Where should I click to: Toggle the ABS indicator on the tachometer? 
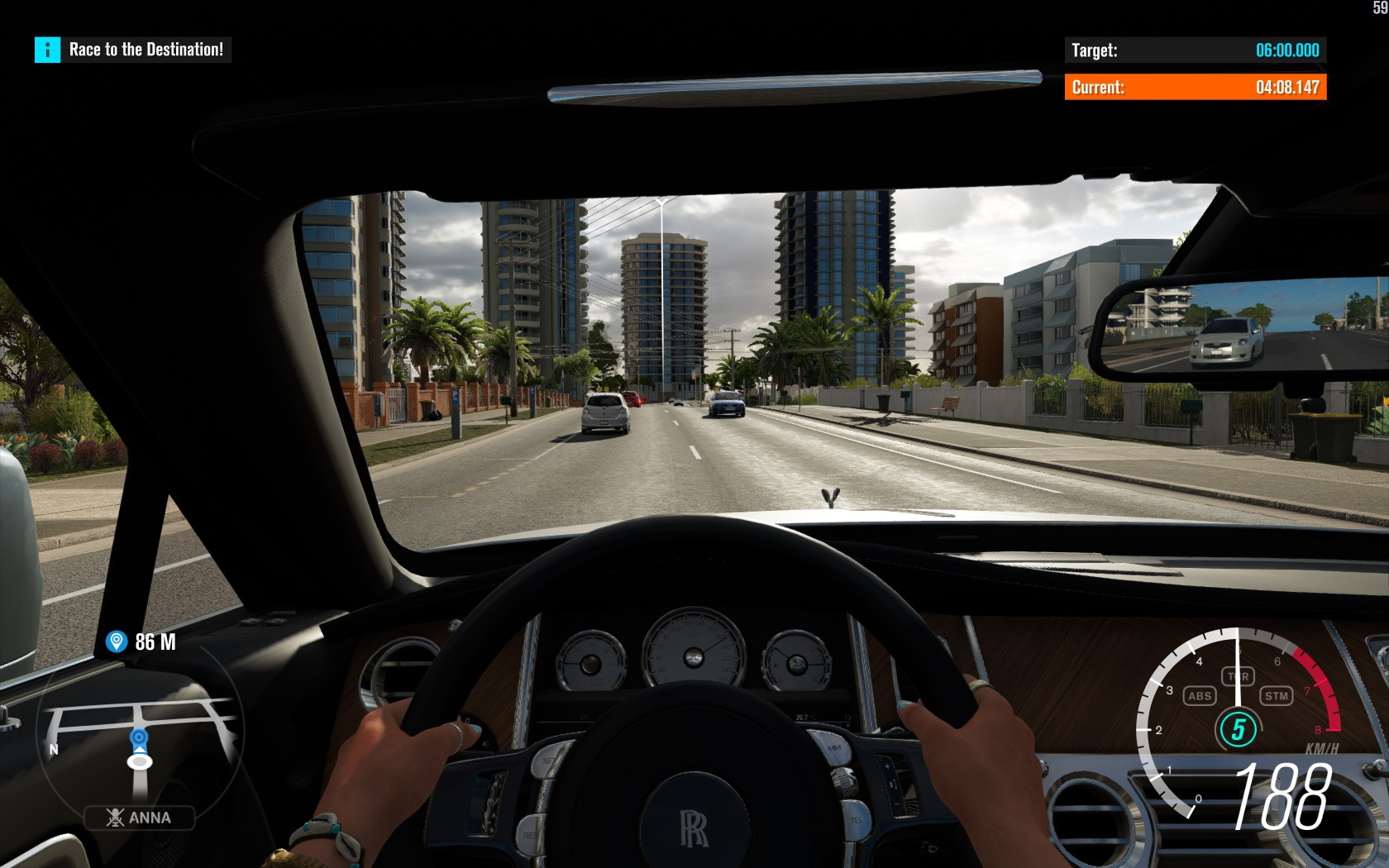pos(1199,696)
